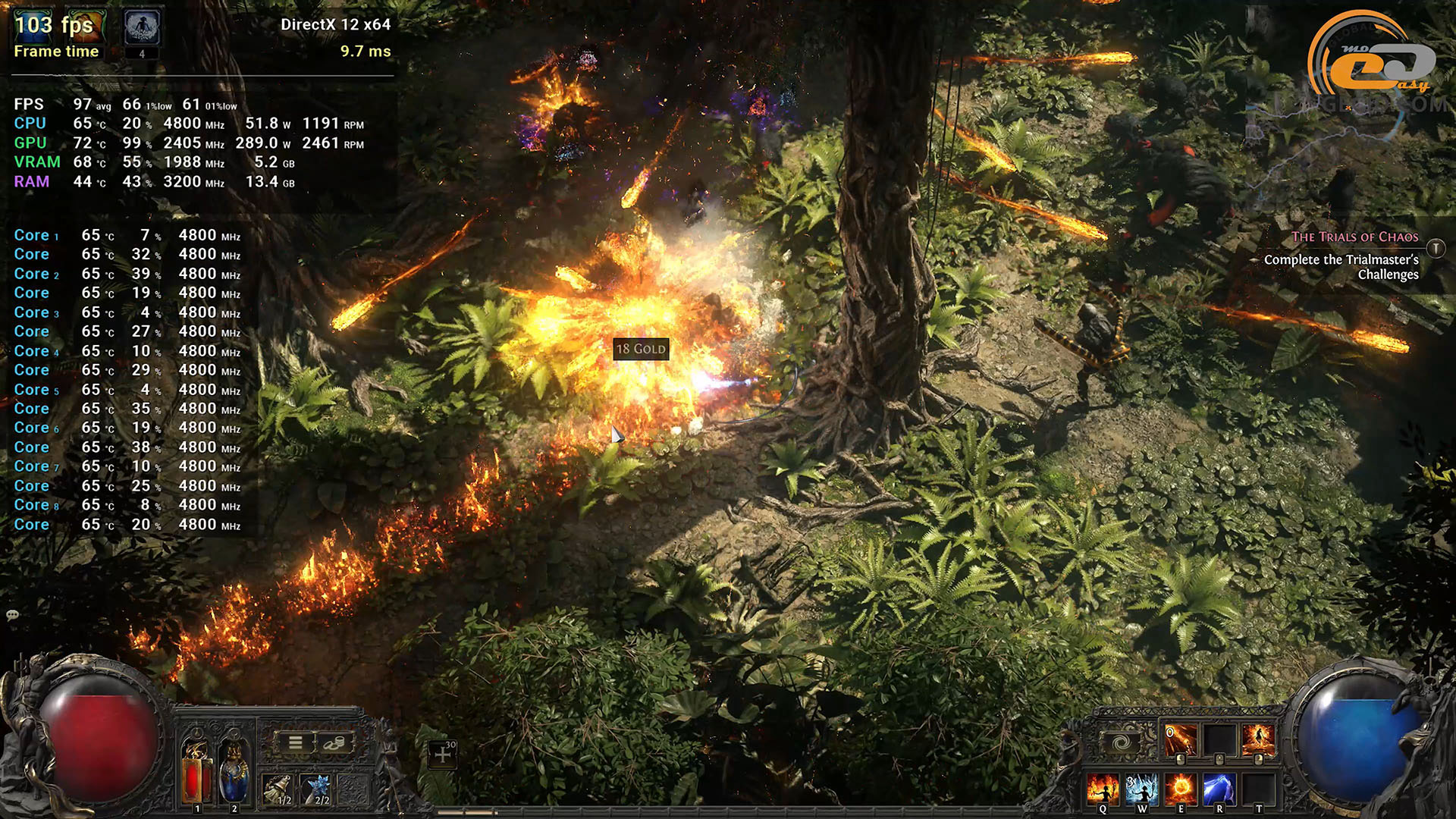Pick up the 18 Gold label

click(x=641, y=349)
